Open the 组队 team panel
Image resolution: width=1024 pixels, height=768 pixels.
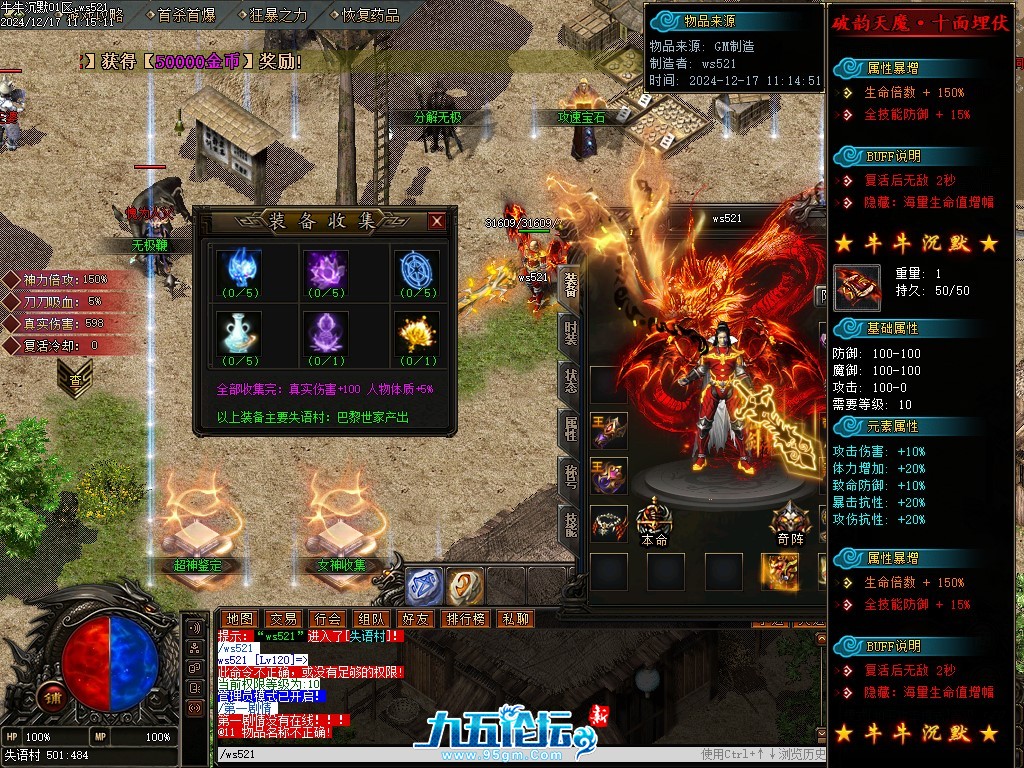[371, 619]
